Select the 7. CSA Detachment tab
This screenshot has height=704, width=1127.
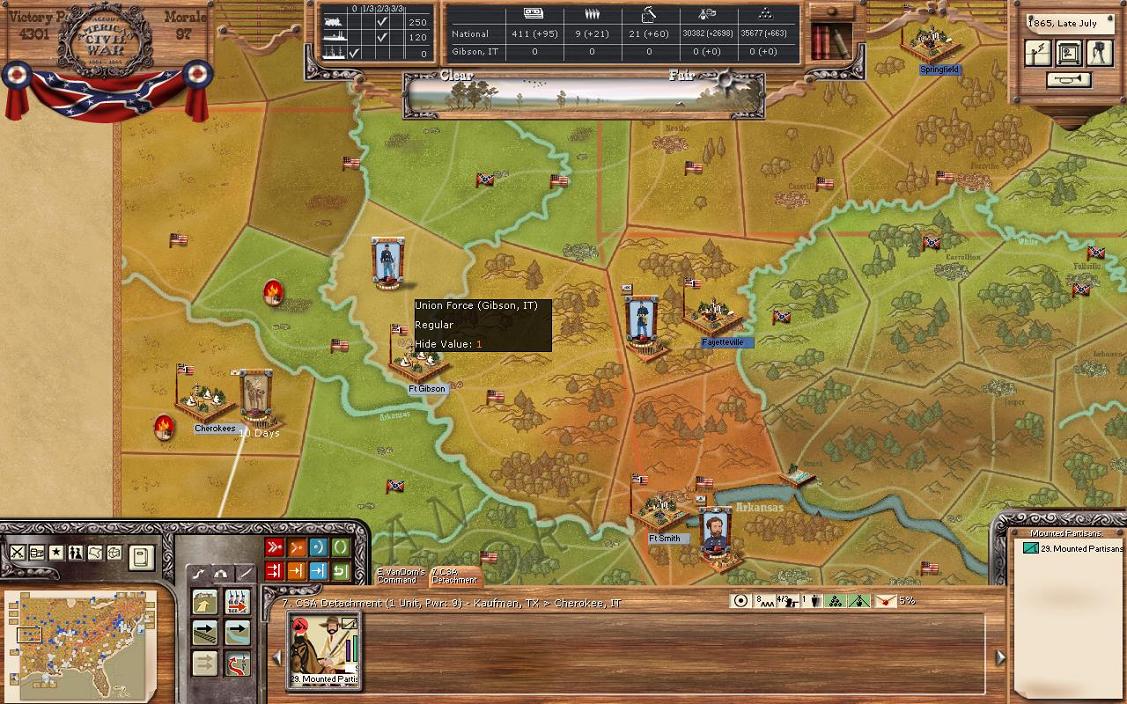click(454, 575)
